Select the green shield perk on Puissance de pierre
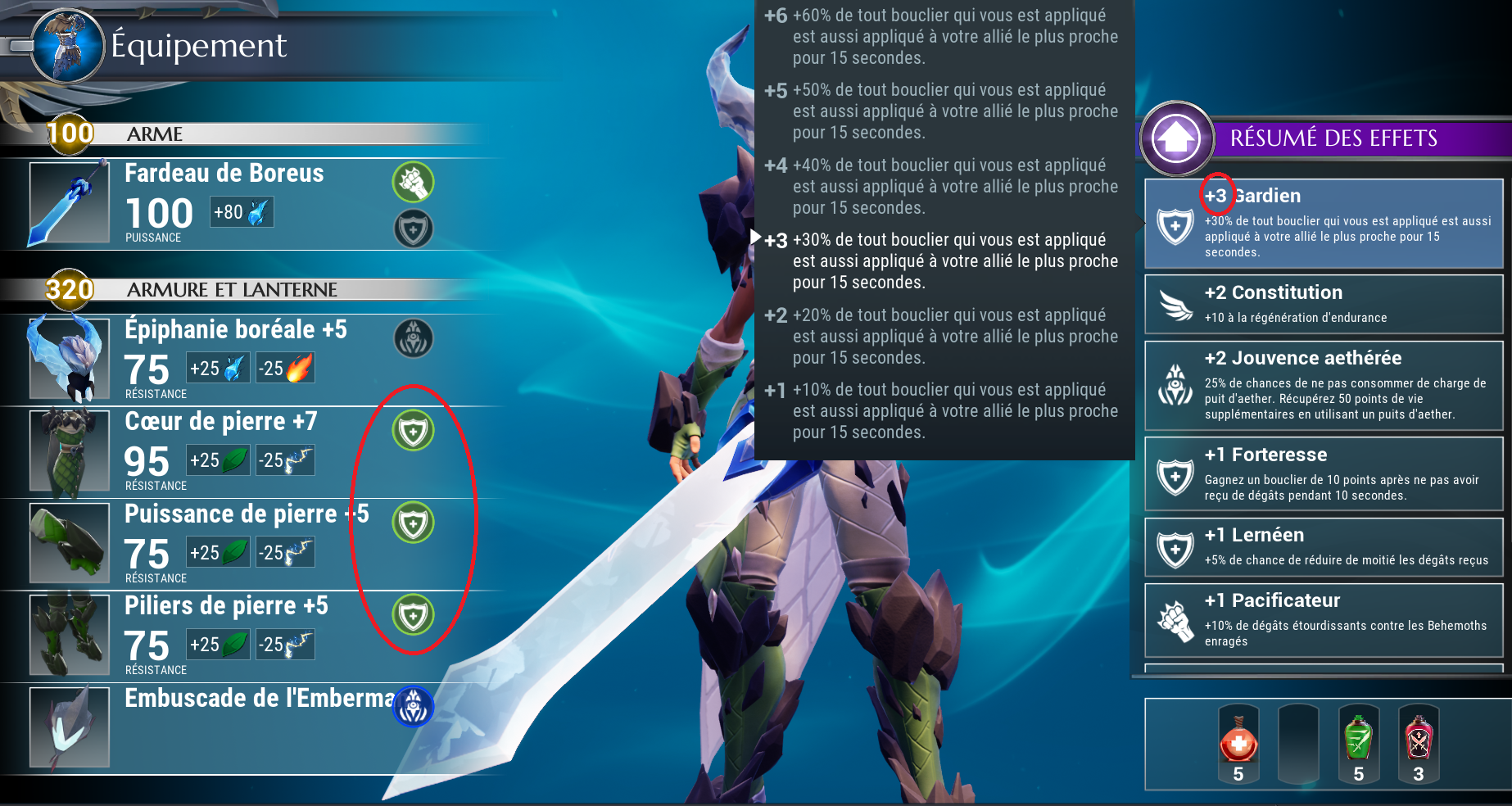This screenshot has height=806, width=1512. point(414,523)
